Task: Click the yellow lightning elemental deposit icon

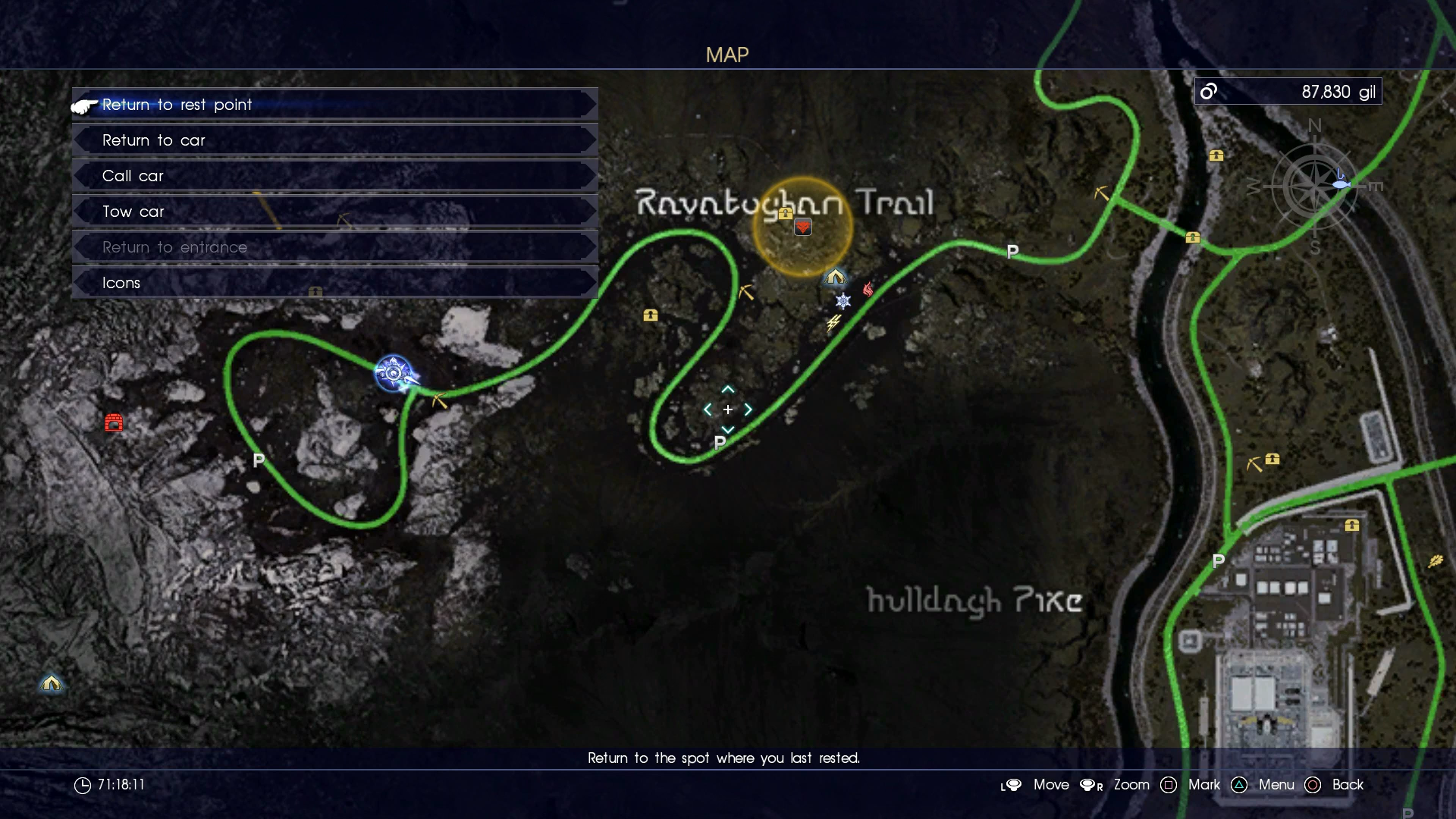Action: [832, 322]
